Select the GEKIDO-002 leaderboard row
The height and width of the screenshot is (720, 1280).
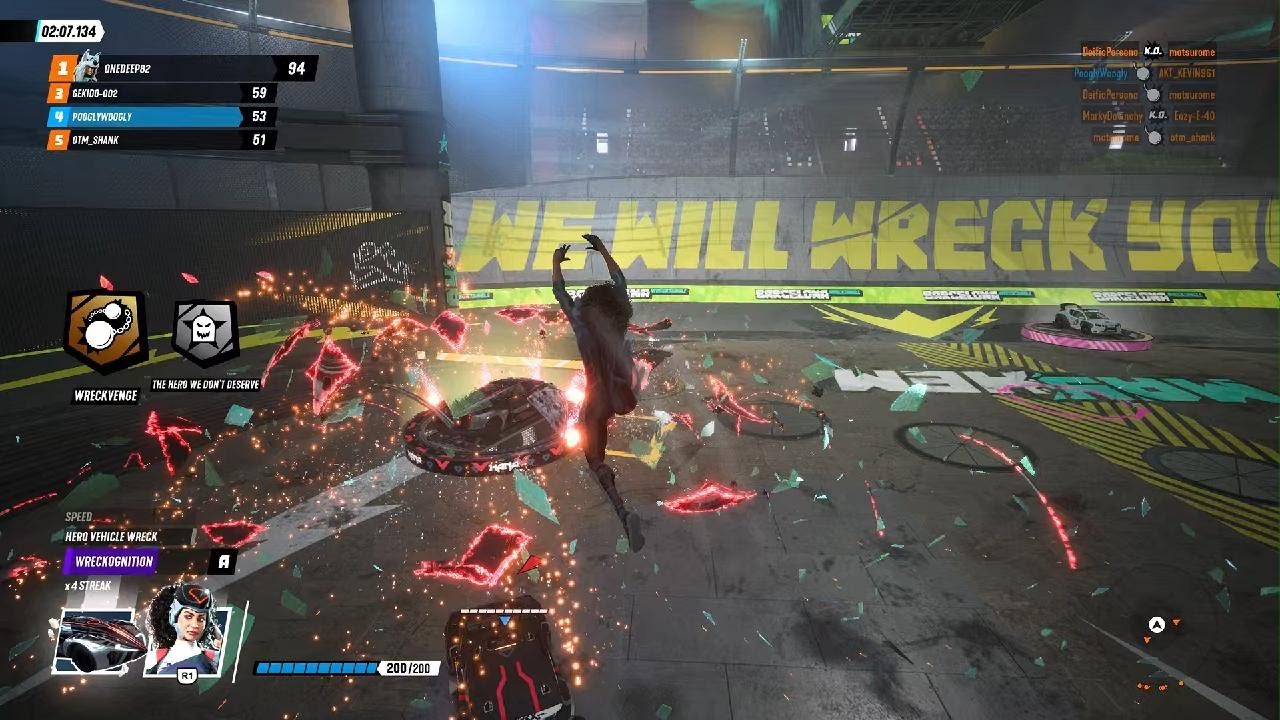(160, 93)
